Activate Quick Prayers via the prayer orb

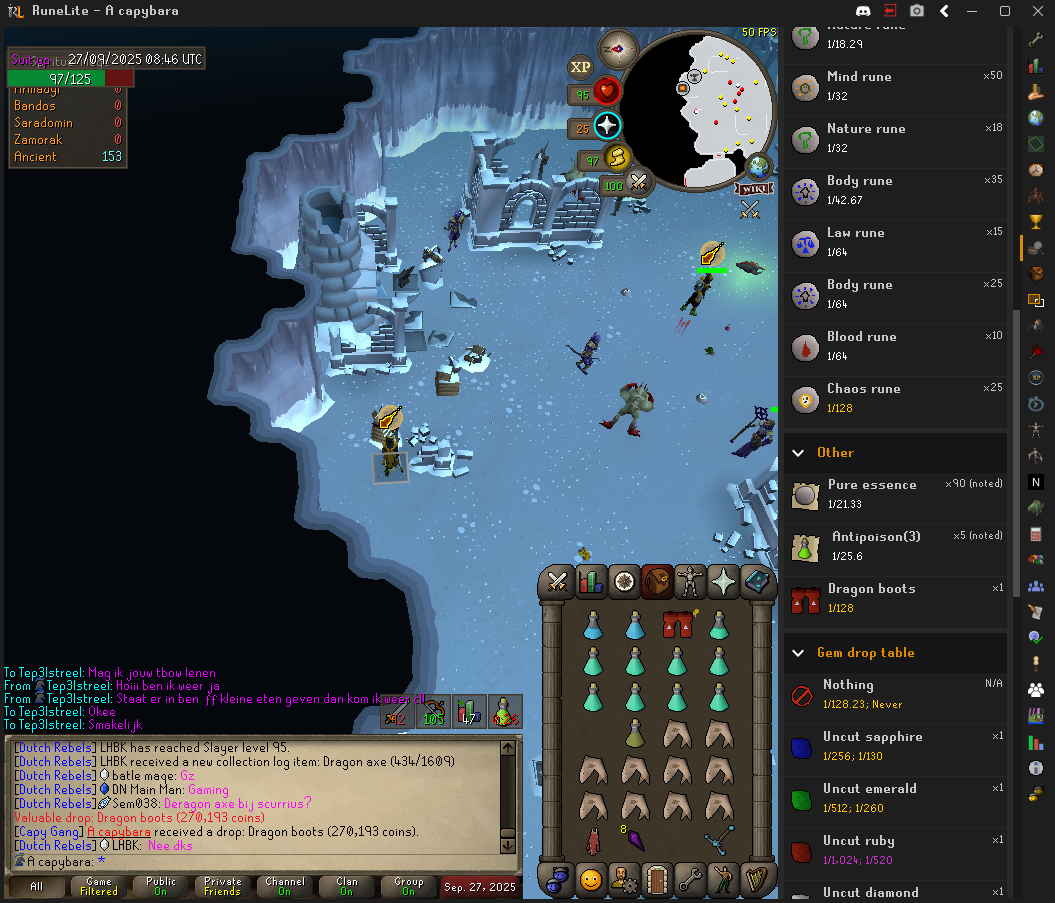click(607, 126)
